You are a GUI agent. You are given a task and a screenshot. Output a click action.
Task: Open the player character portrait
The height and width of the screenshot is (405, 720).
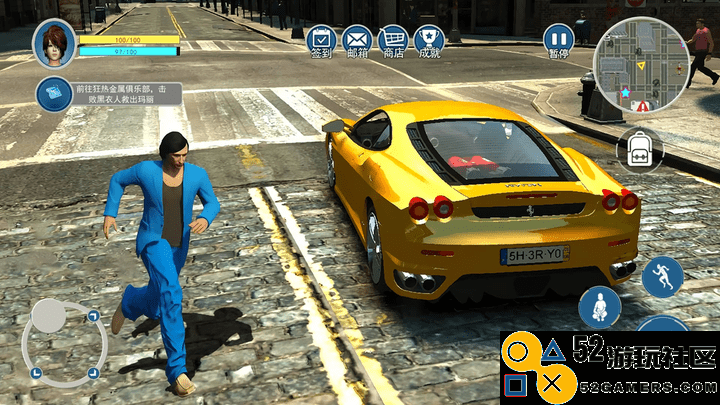54,44
